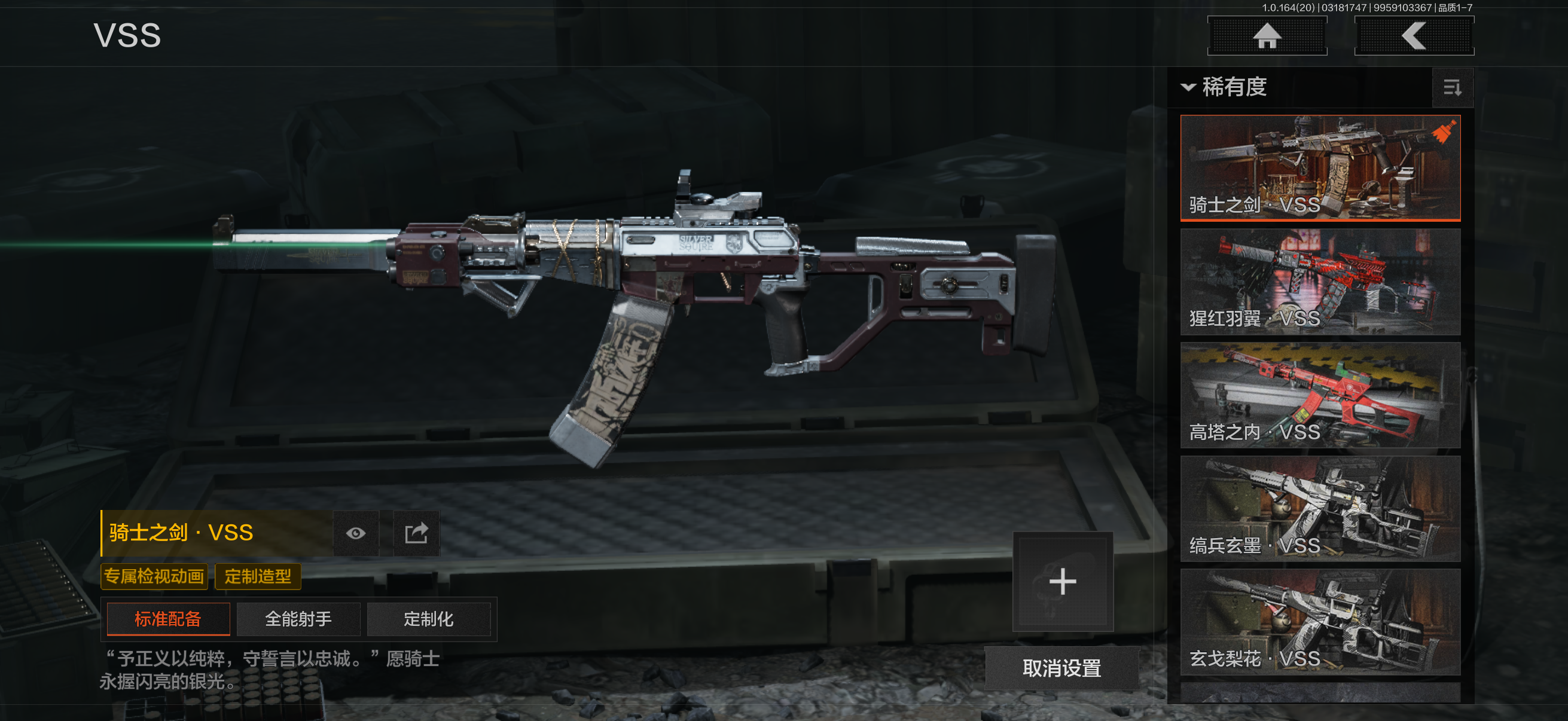Click the 专属检视动画 tag
This screenshot has height=721, width=1568.
tap(154, 576)
